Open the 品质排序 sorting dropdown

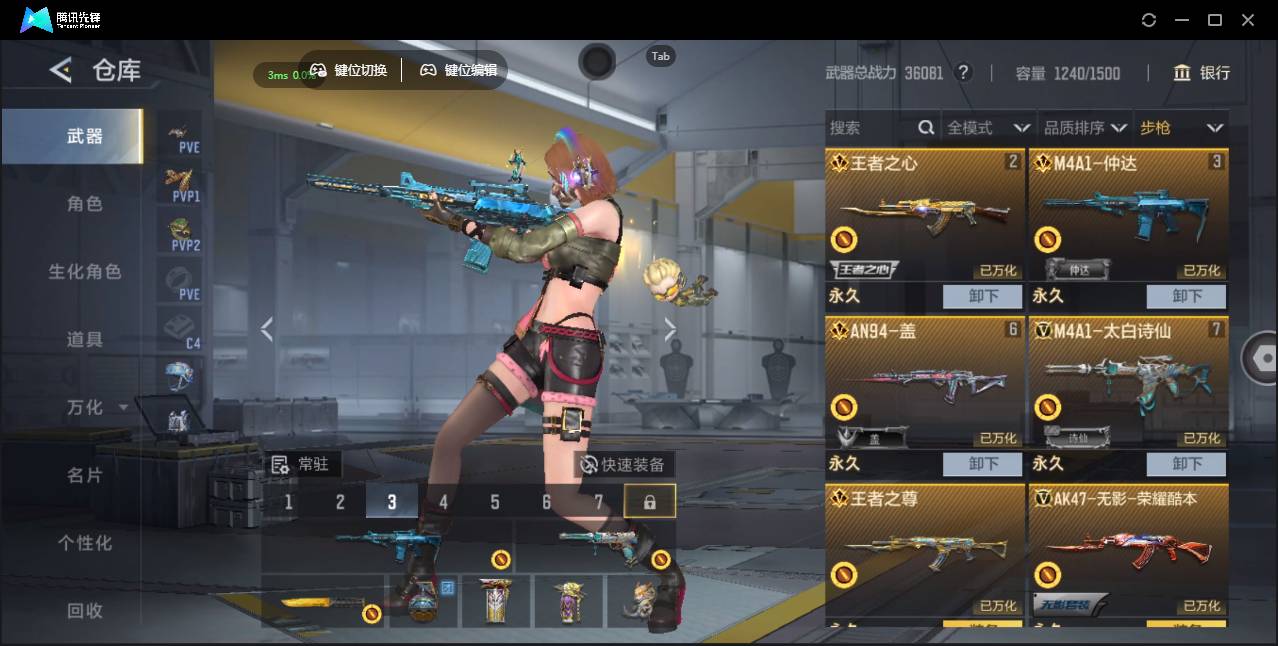click(1084, 128)
